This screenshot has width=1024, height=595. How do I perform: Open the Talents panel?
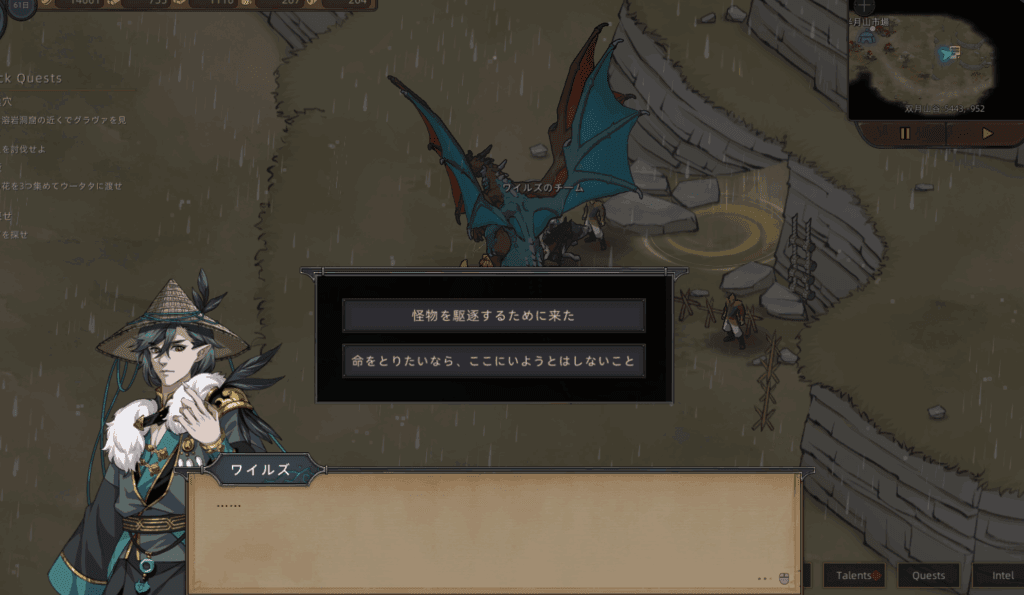coord(853,575)
